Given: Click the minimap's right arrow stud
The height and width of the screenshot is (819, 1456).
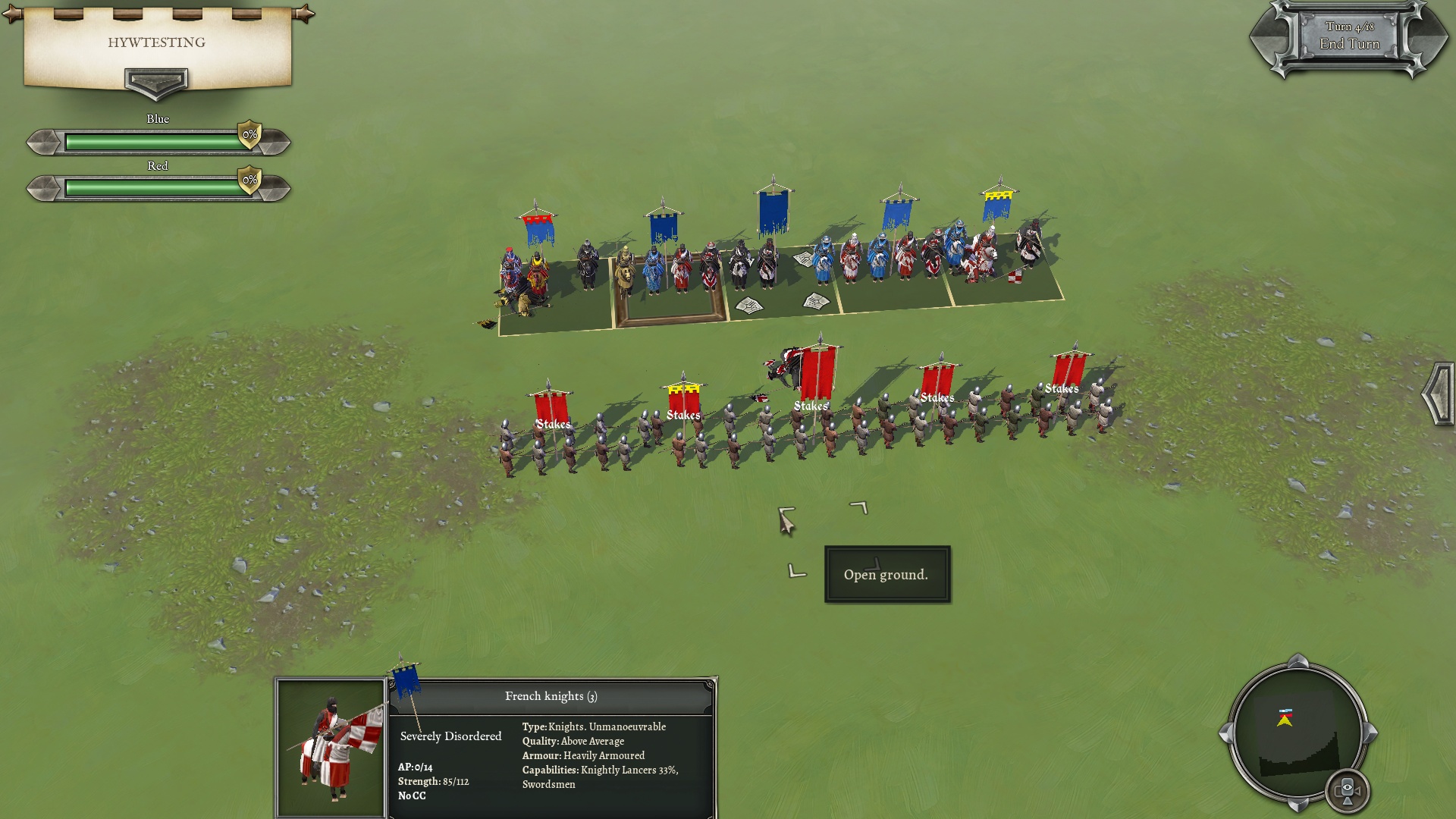Looking at the screenshot, I should 1370,733.
